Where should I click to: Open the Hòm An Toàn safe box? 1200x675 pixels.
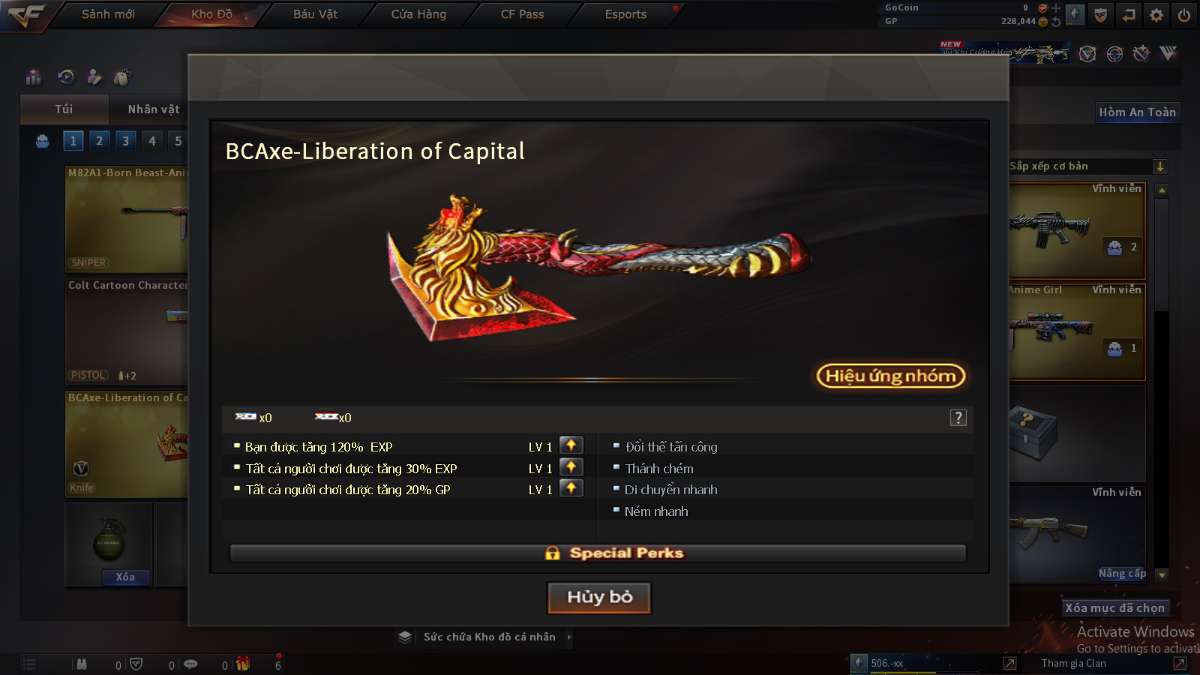coord(1137,112)
